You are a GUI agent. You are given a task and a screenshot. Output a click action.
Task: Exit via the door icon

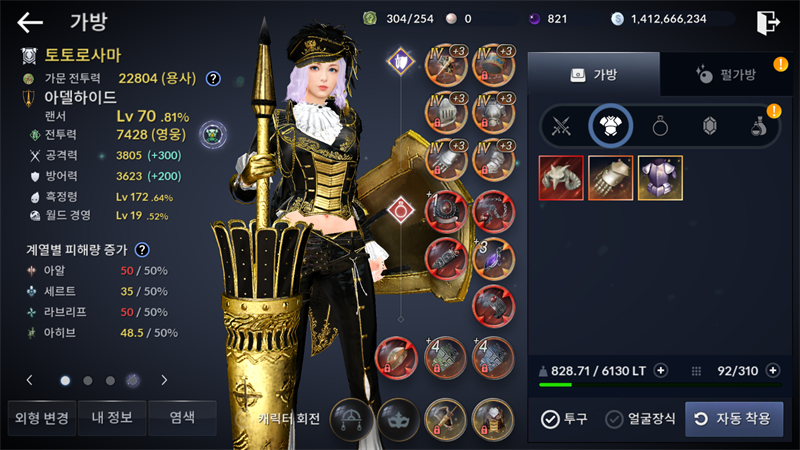pos(768,22)
